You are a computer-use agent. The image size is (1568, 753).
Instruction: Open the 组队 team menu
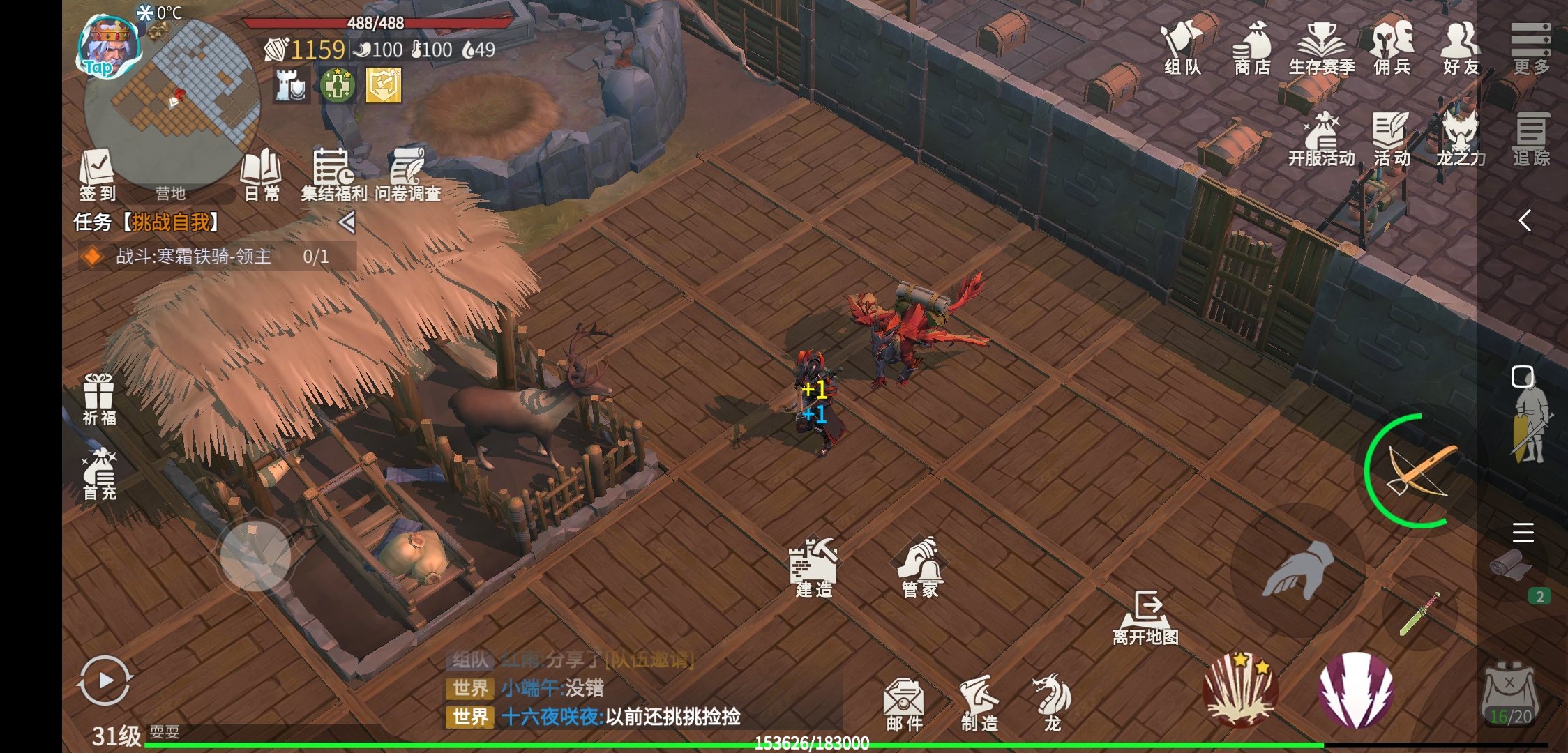[x=1182, y=47]
